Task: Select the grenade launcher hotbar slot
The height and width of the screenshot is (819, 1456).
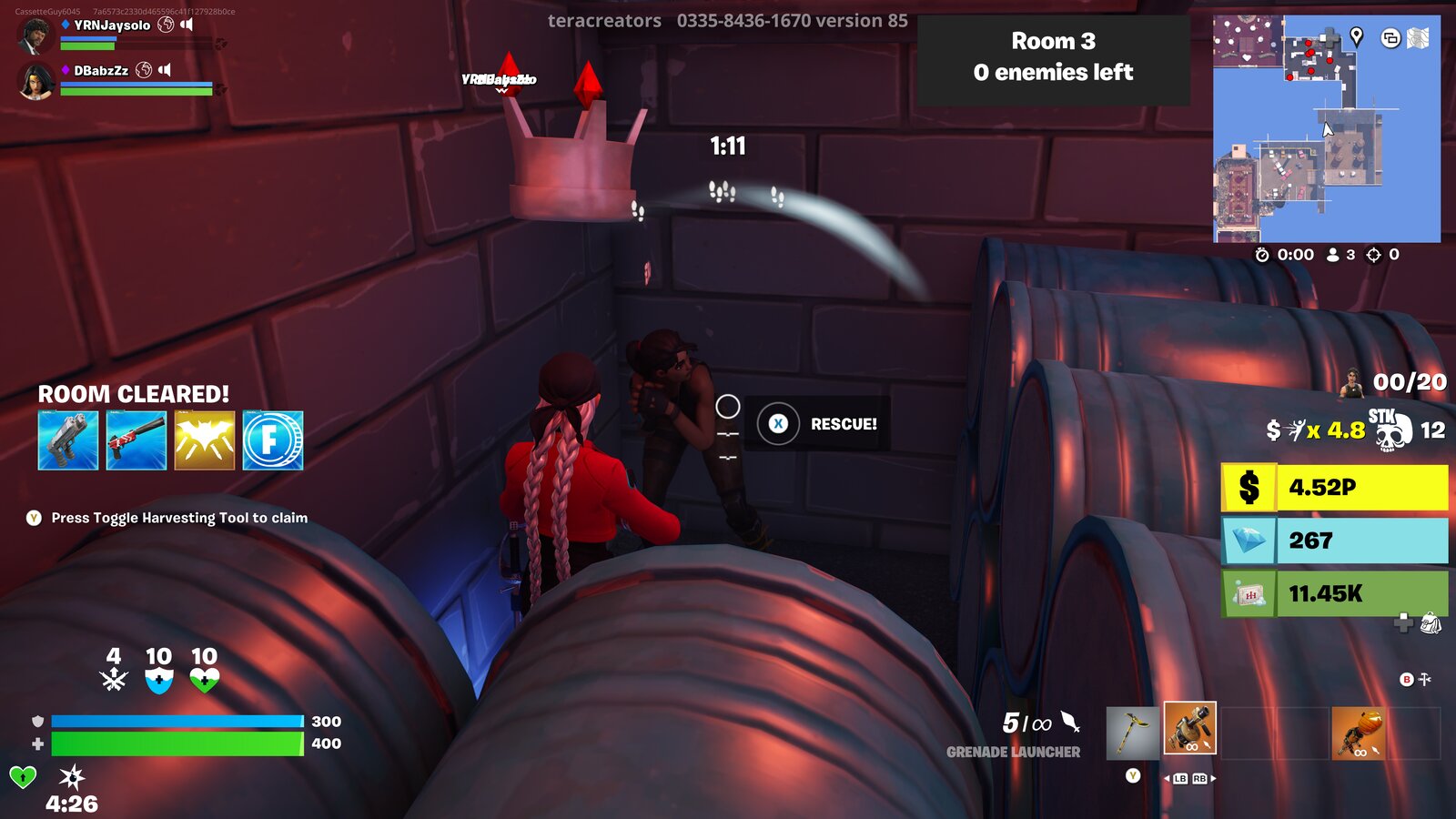Action: pyautogui.click(x=1188, y=727)
